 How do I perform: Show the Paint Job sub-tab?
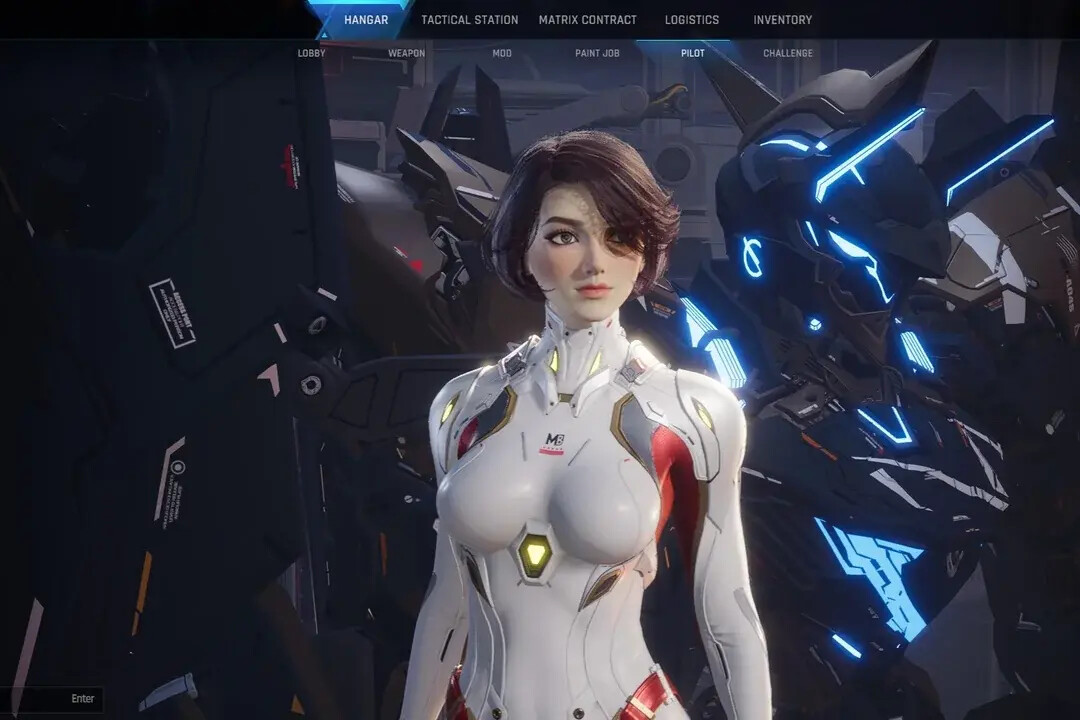596,53
